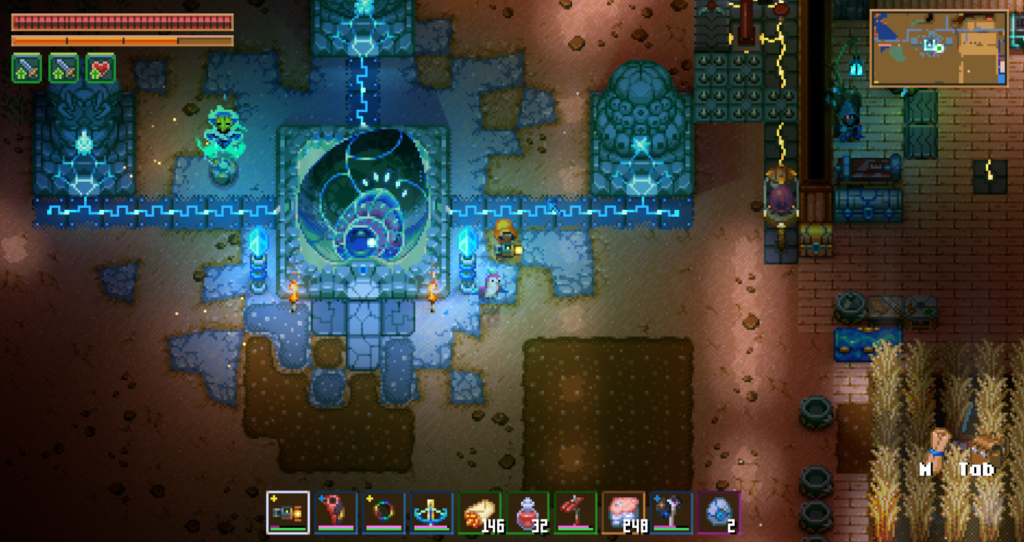Choose the rainbow ring hotbar slot
The width and height of the screenshot is (1024, 542).
(383, 513)
